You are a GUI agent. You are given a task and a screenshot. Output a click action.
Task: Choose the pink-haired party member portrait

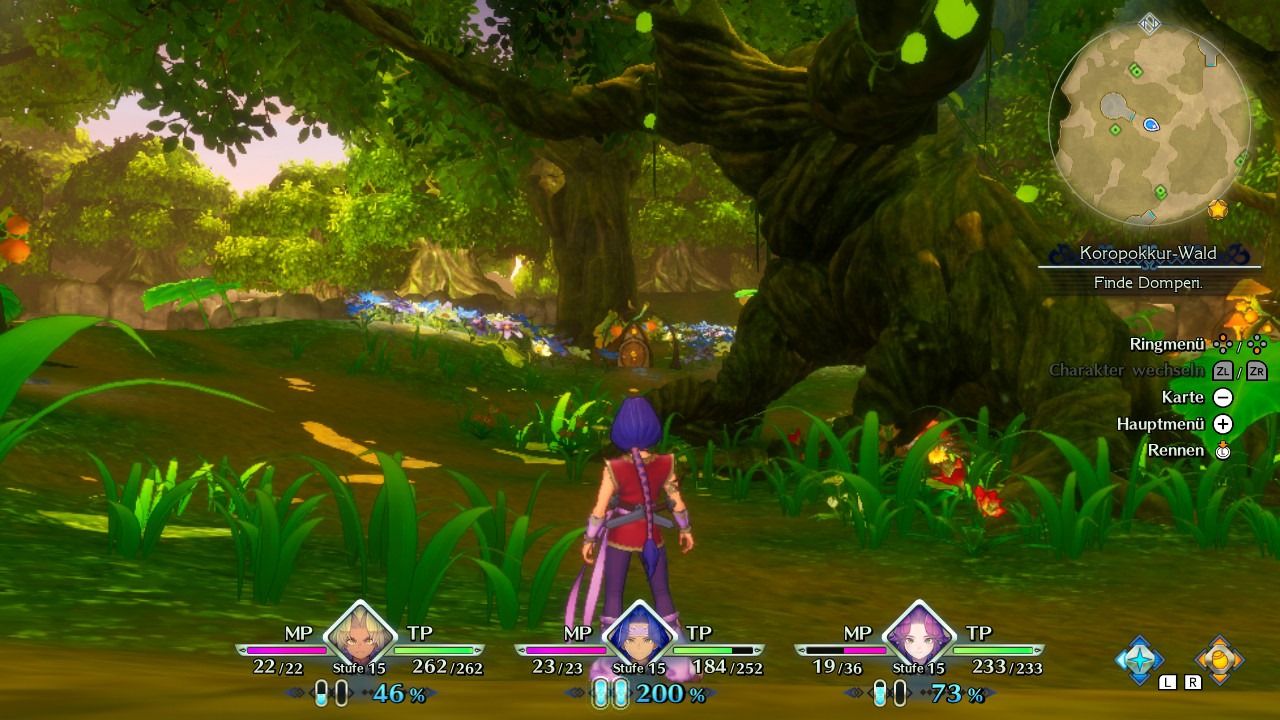(918, 635)
